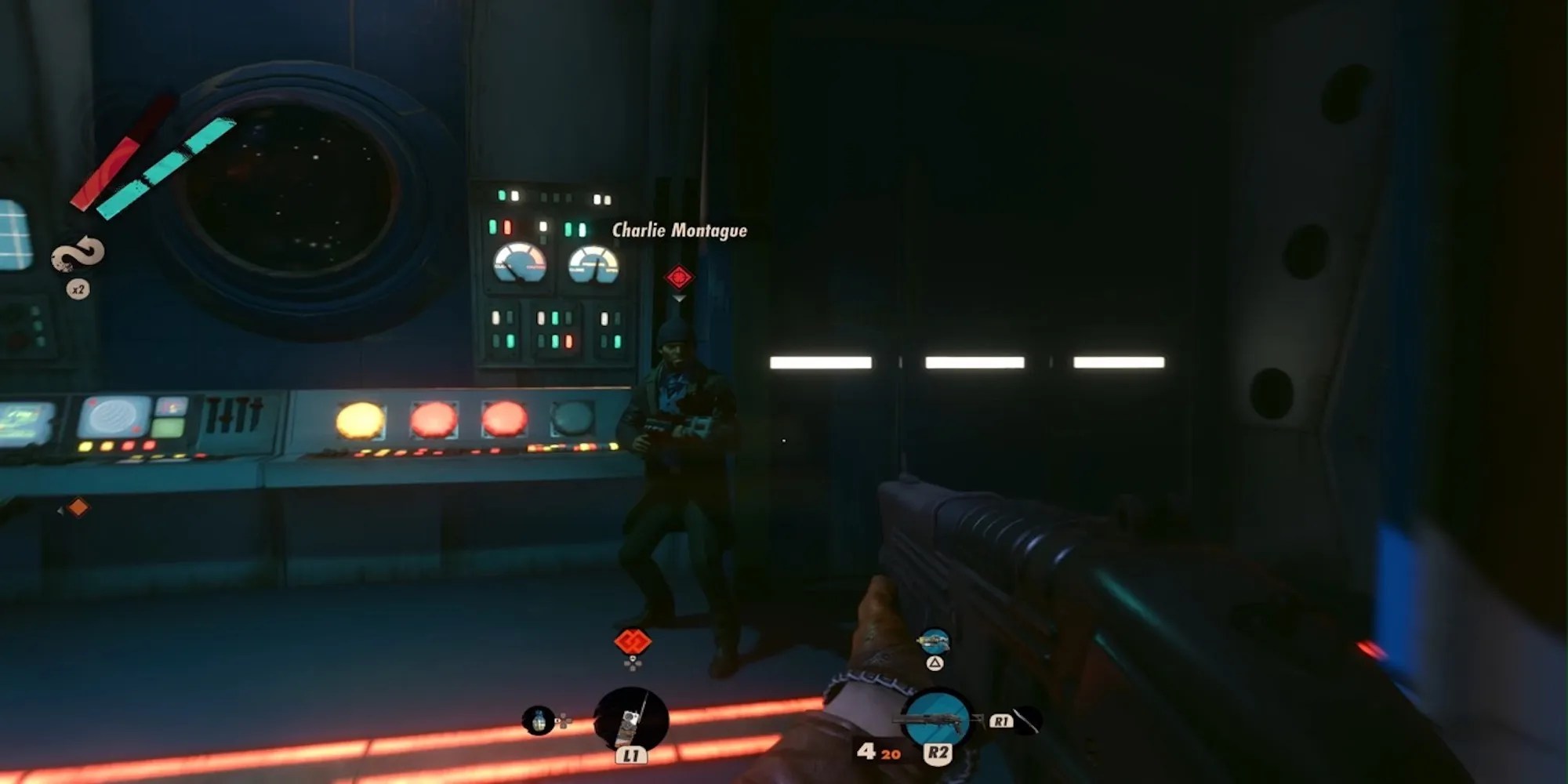Click the eel-shaped Reprise charges icon
The image size is (1568, 784).
click(78, 255)
